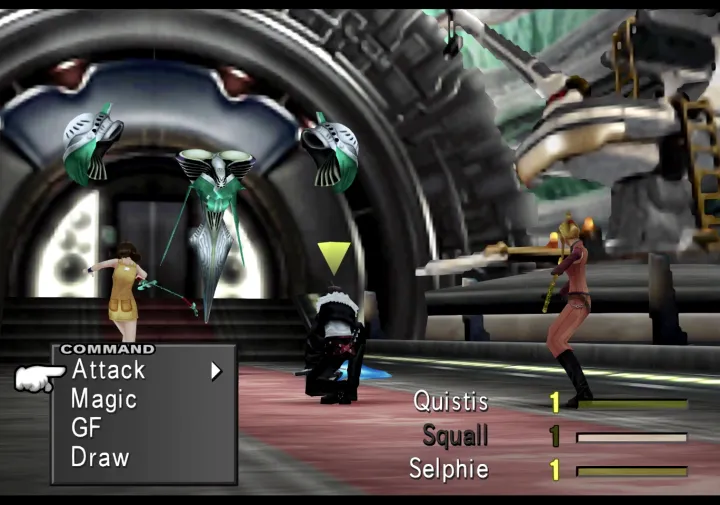This screenshot has height=505, width=720.
Task: Open the GF command
Action: [87, 428]
